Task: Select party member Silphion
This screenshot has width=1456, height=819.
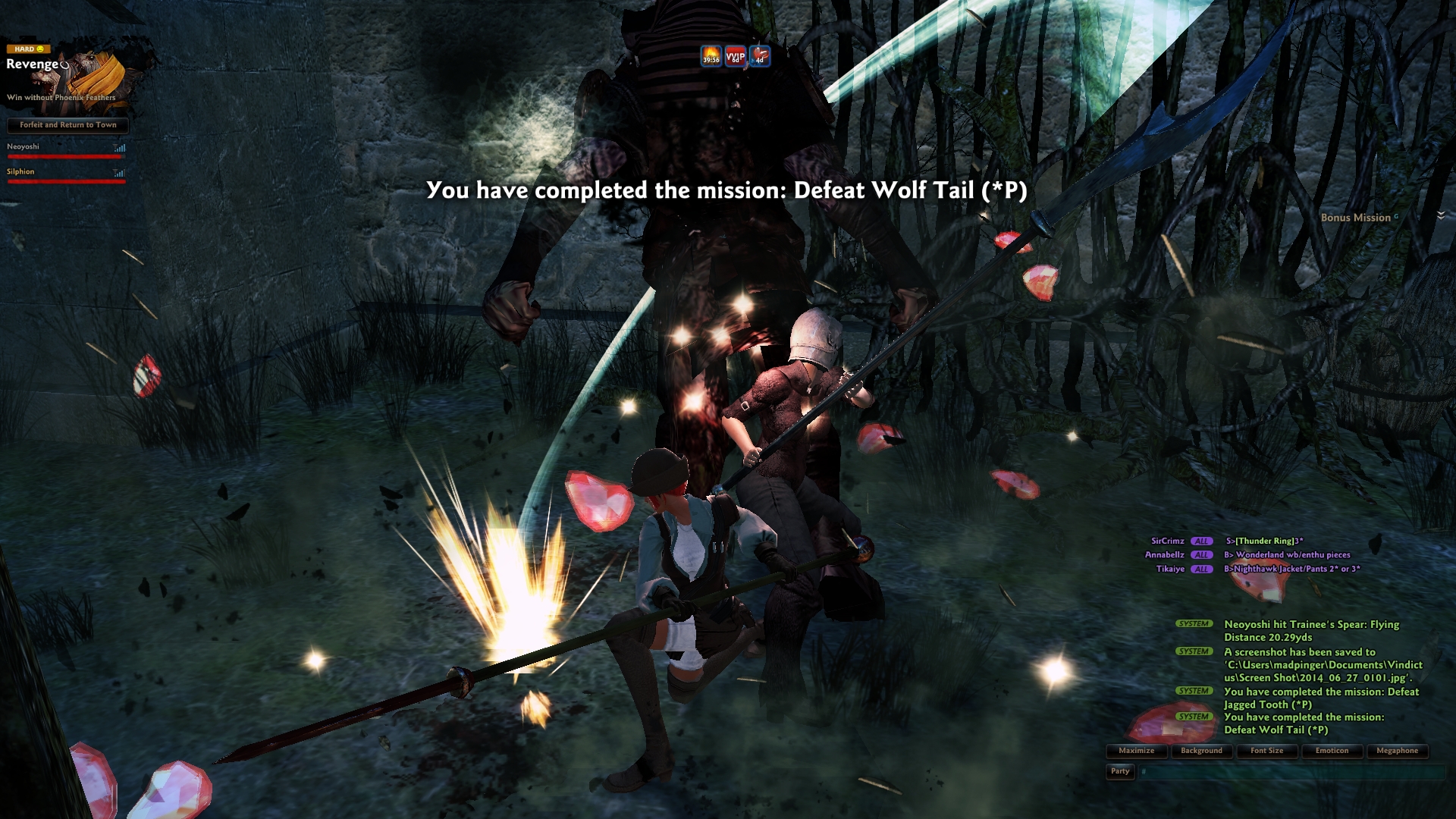Action: [x=21, y=172]
